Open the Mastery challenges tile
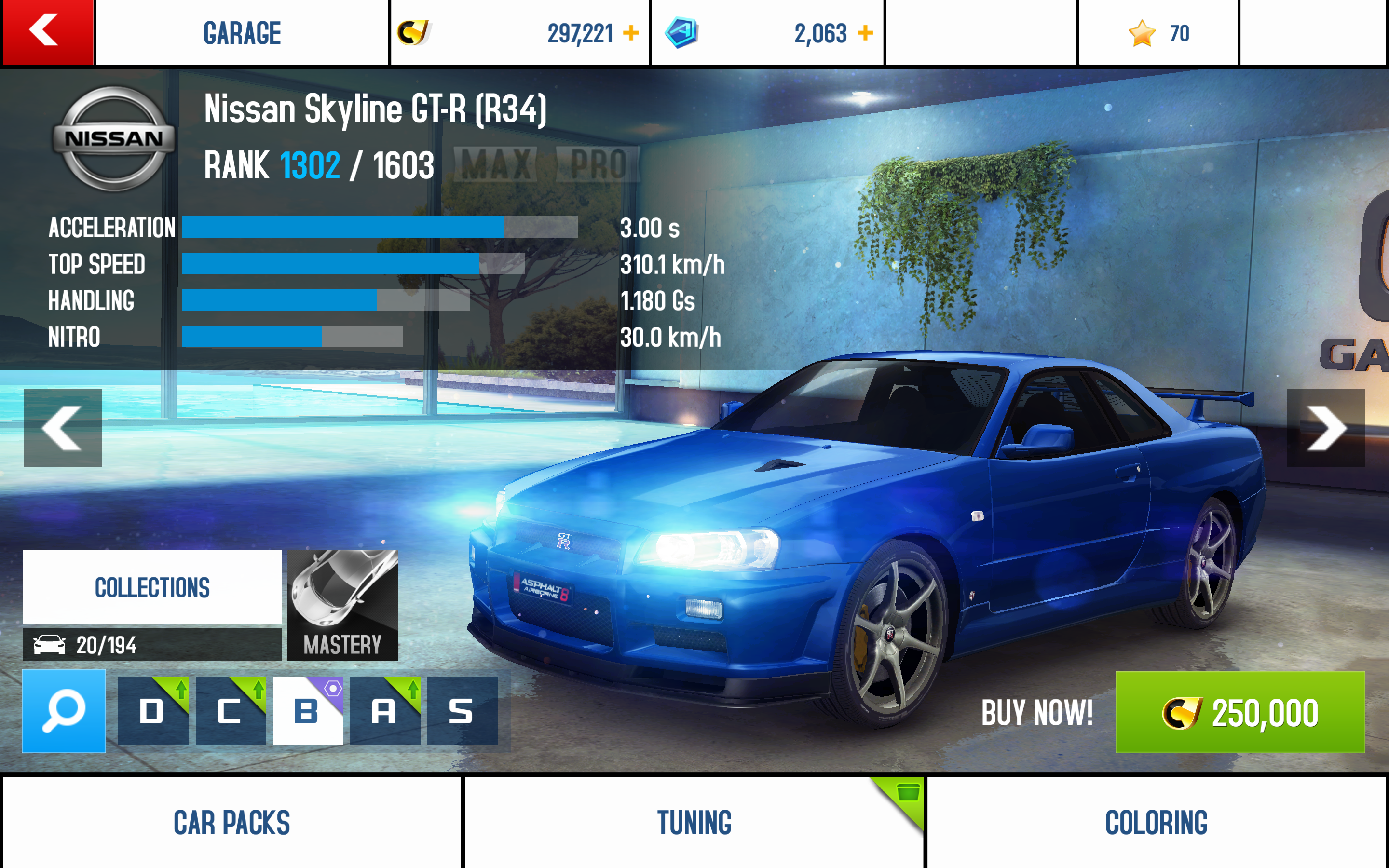This screenshot has height=868, width=1389. click(x=342, y=605)
